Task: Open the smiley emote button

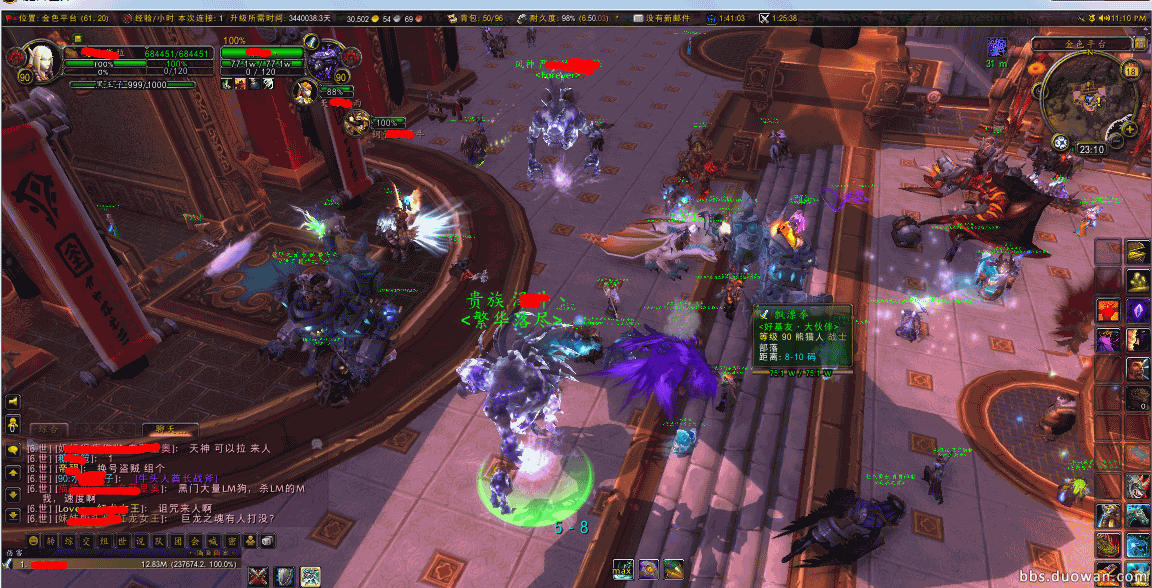Action: (33, 541)
